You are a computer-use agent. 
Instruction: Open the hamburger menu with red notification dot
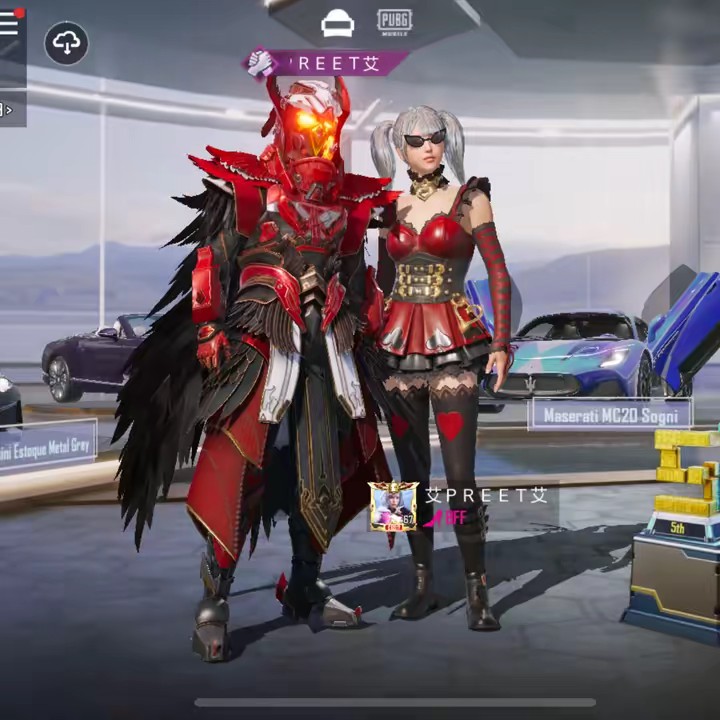click(10, 23)
